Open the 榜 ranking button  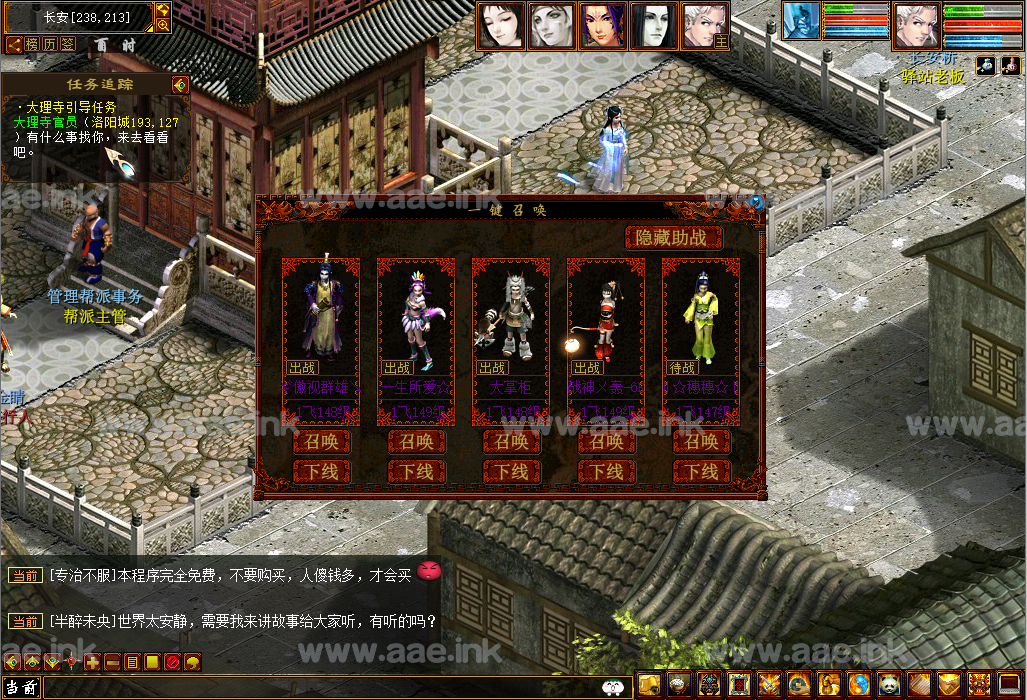coord(32,44)
